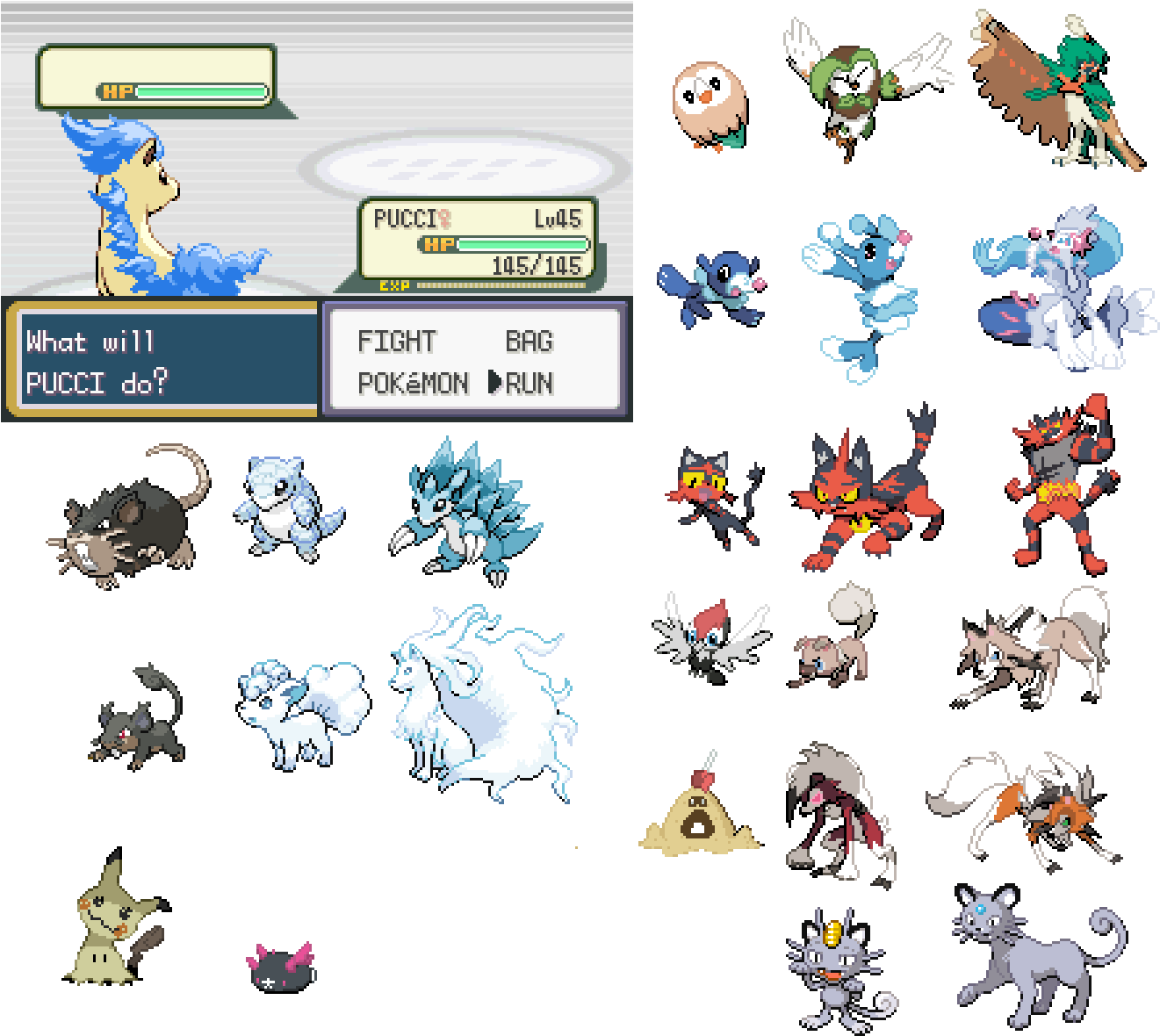Viewport: 1160px width, 1036px height.
Task: Click the selection arrow next to RUN
Action: click(495, 384)
